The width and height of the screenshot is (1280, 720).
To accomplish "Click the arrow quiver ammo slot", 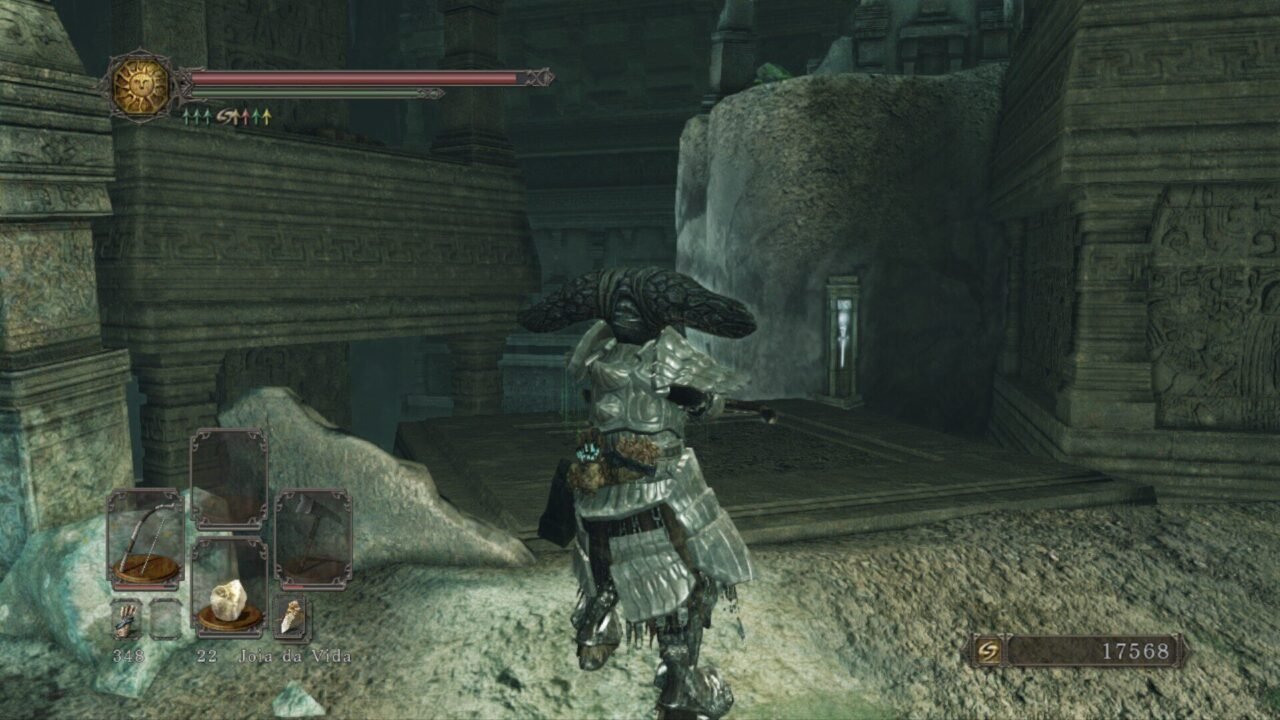I will click(126, 620).
